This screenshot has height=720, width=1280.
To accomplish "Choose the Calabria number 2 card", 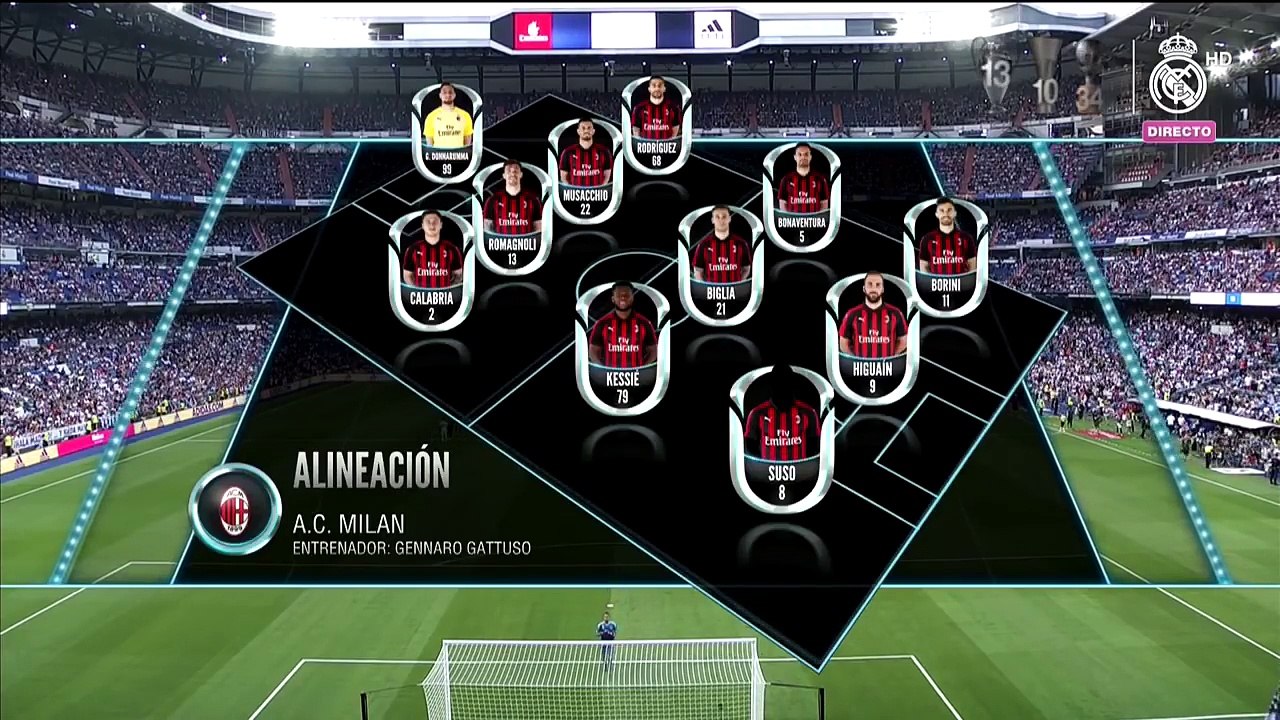I will coord(432,270).
